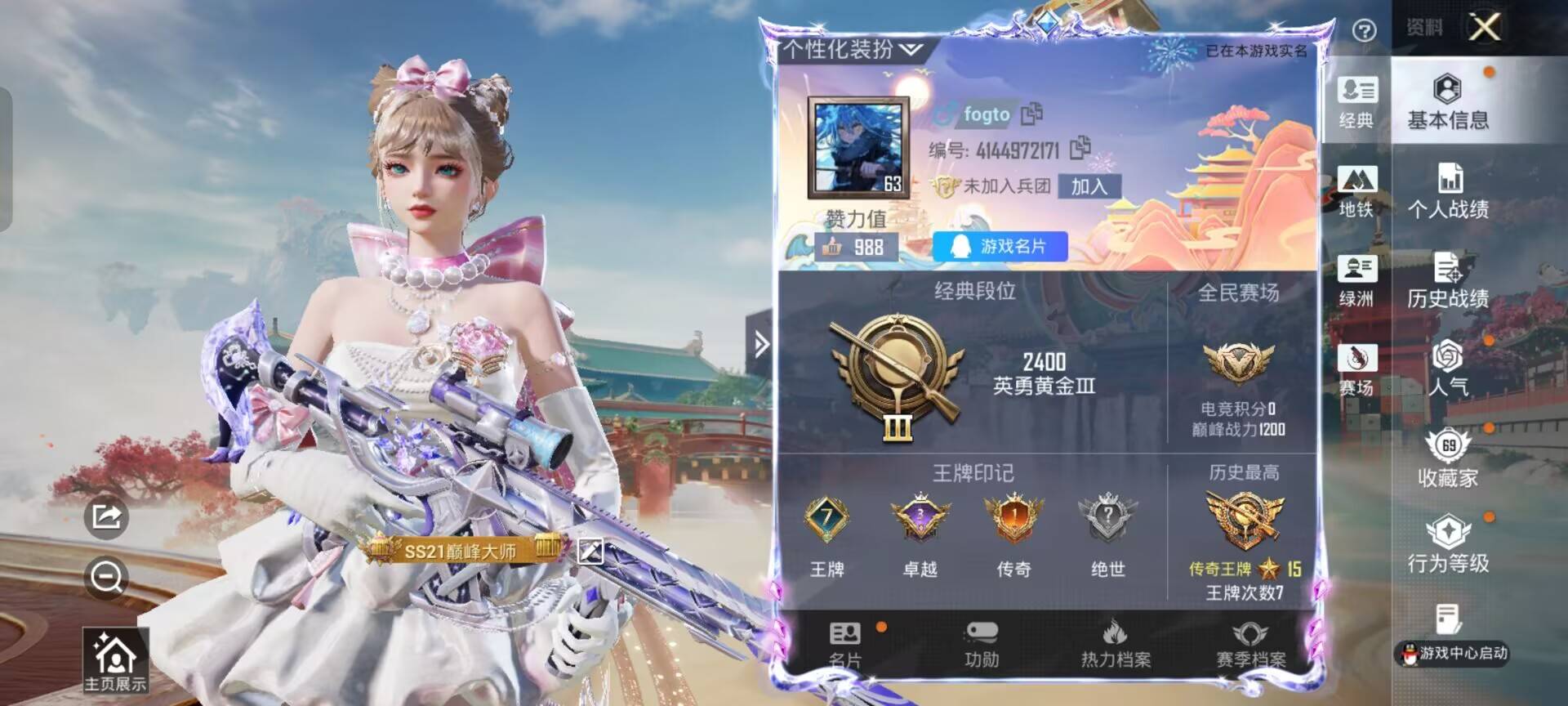Select the 基本信息 menu entry
The image size is (1568, 706).
pyautogui.click(x=1447, y=102)
